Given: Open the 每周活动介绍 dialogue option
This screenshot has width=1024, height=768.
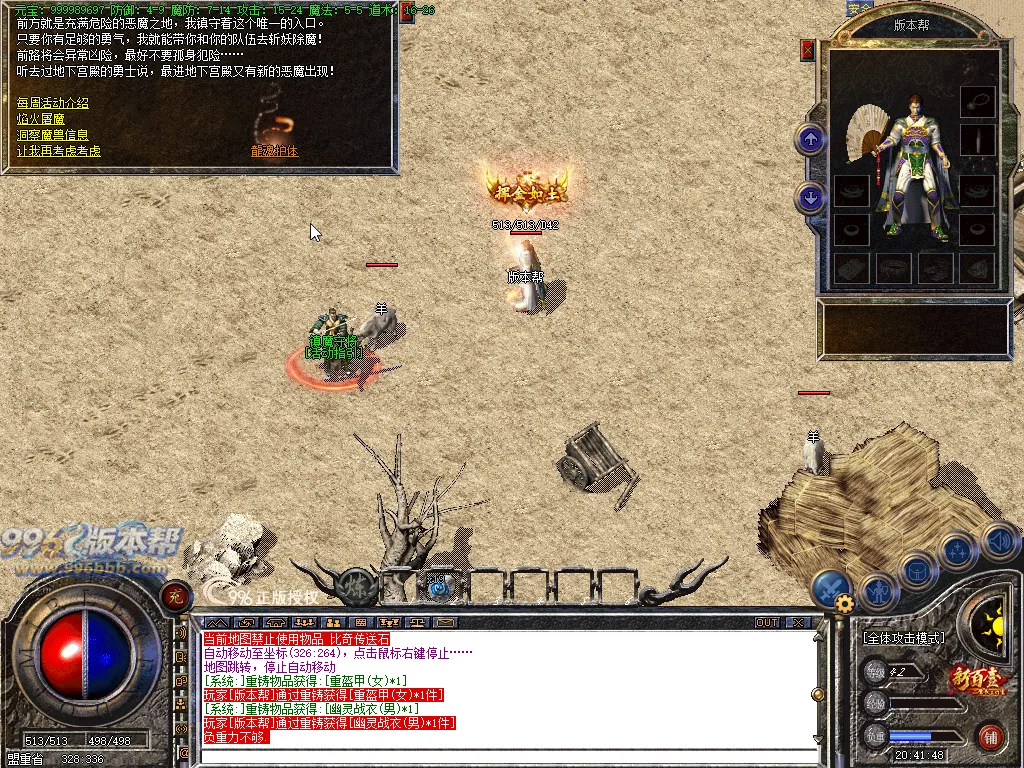Looking at the screenshot, I should [53, 103].
